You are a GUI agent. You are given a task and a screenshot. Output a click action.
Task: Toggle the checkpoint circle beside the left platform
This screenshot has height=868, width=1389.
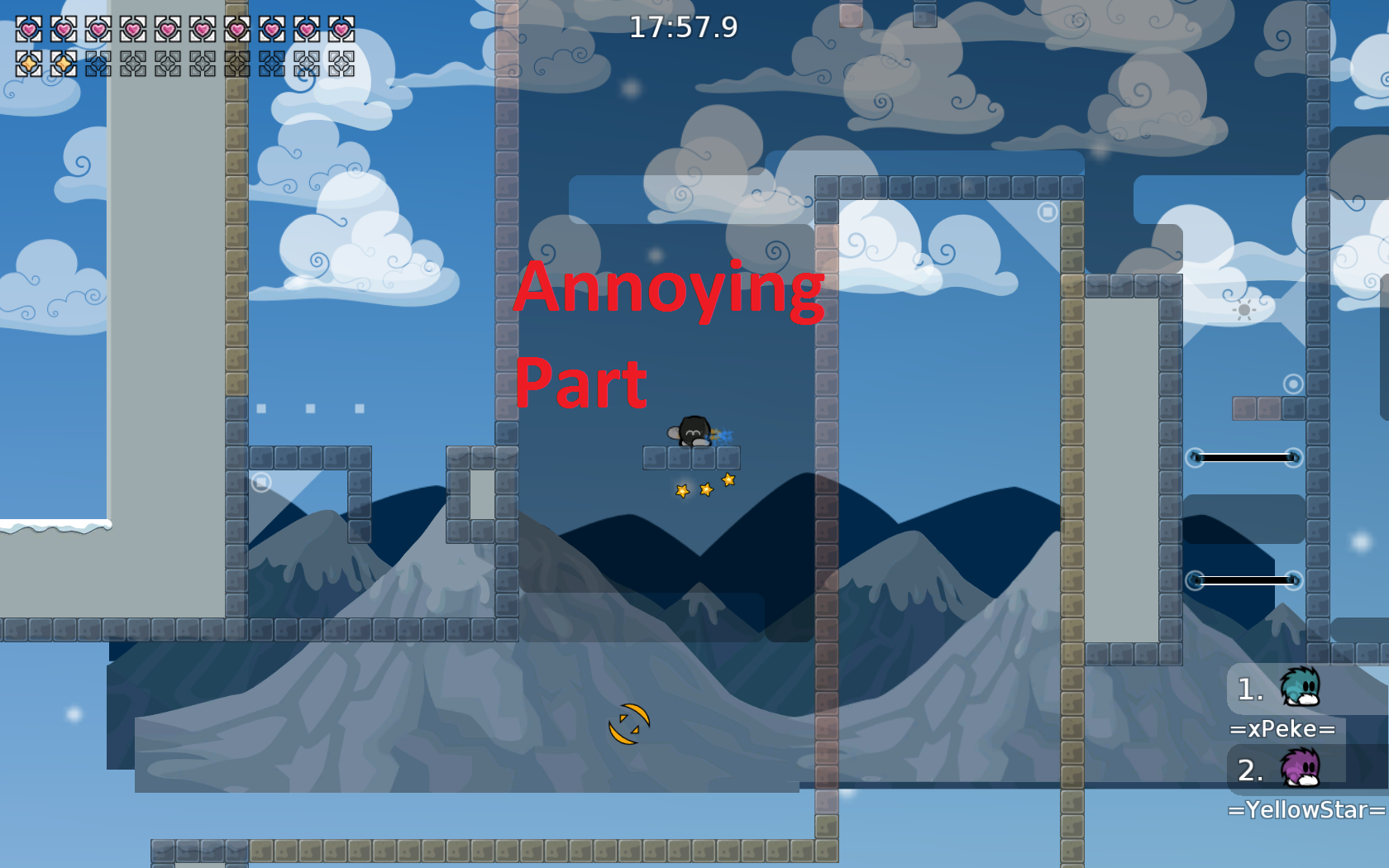pyautogui.click(x=261, y=480)
